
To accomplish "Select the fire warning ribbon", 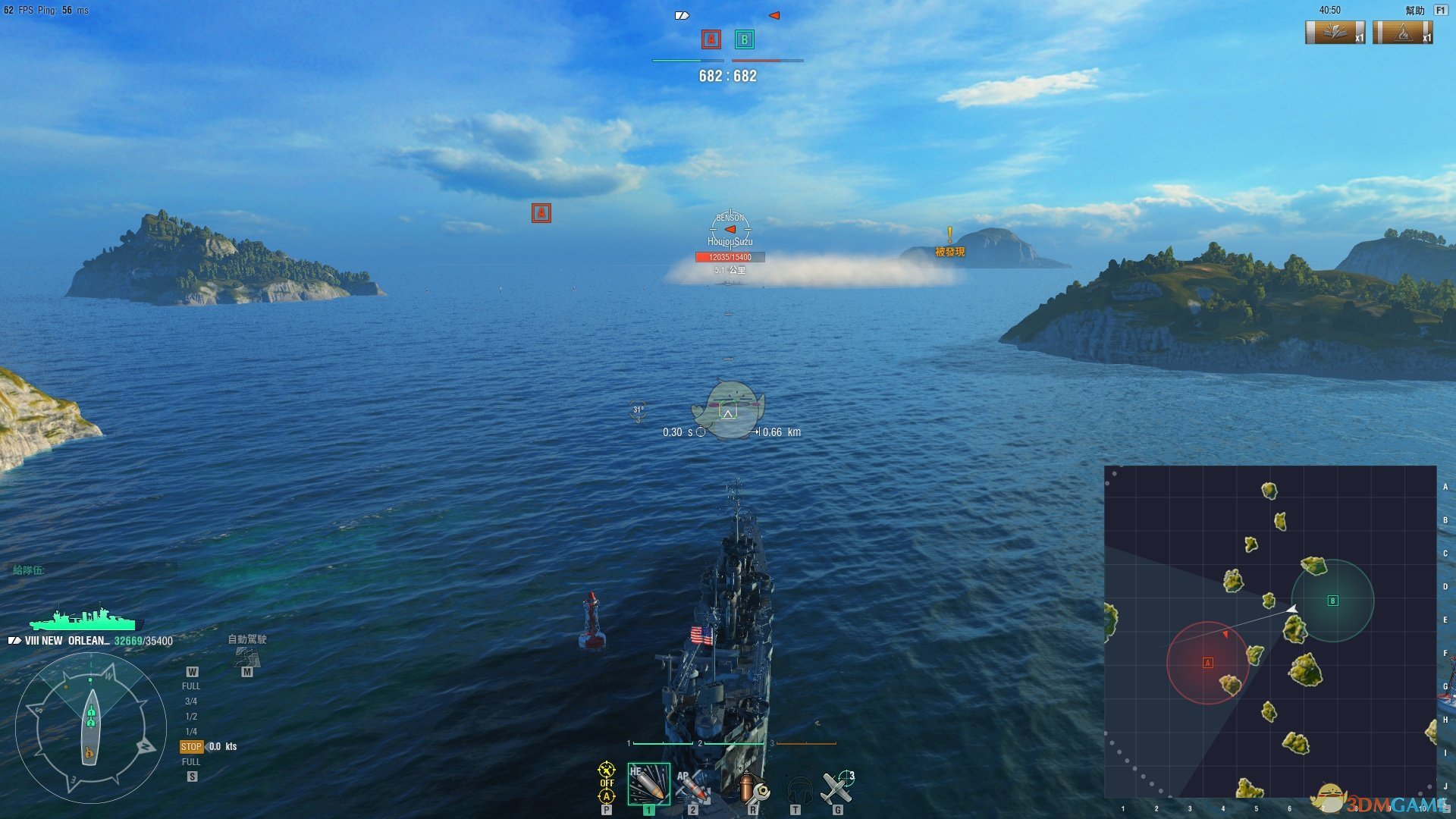I will pyautogui.click(x=1402, y=33).
